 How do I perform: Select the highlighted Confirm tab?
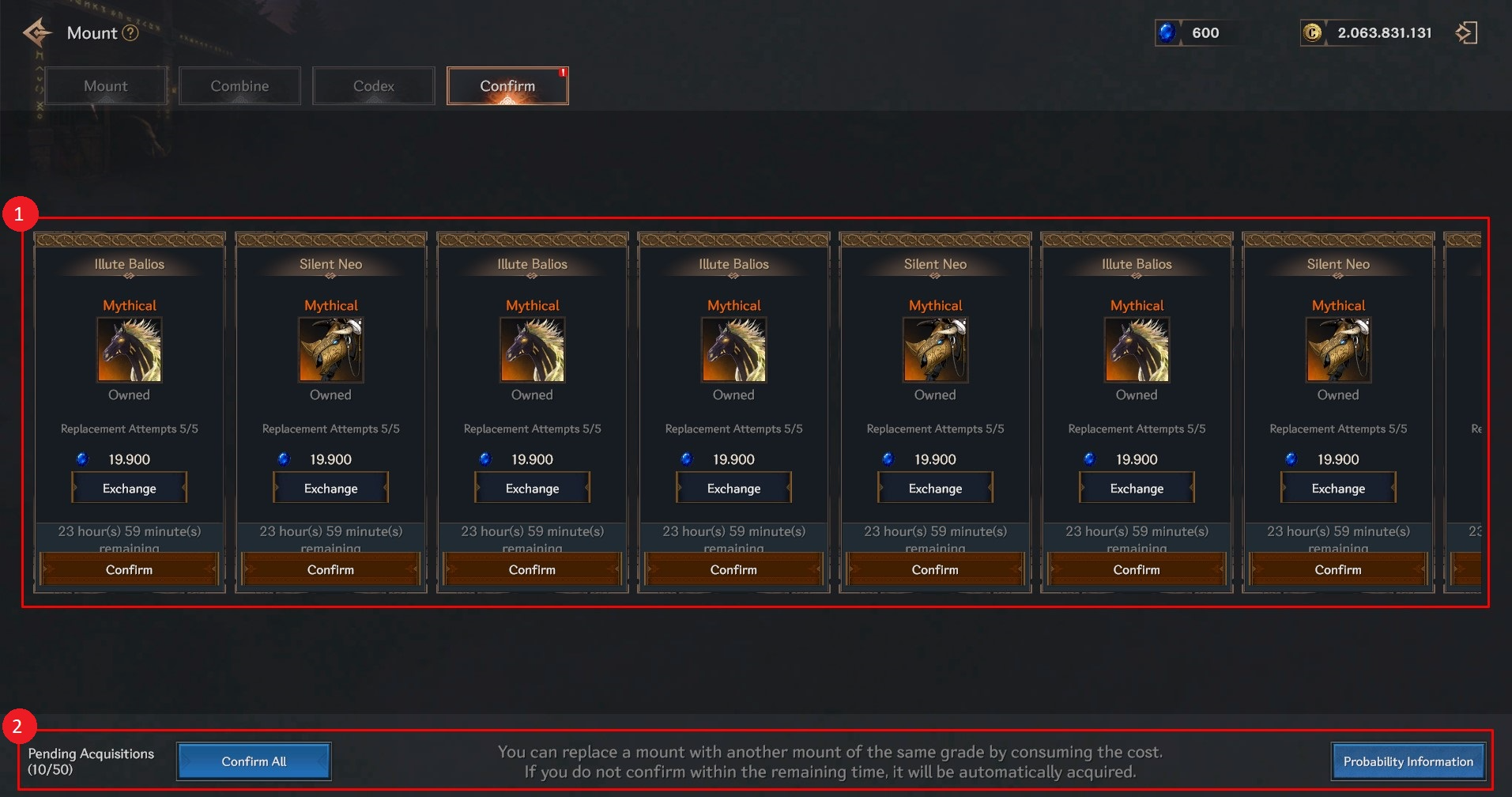pos(507,86)
